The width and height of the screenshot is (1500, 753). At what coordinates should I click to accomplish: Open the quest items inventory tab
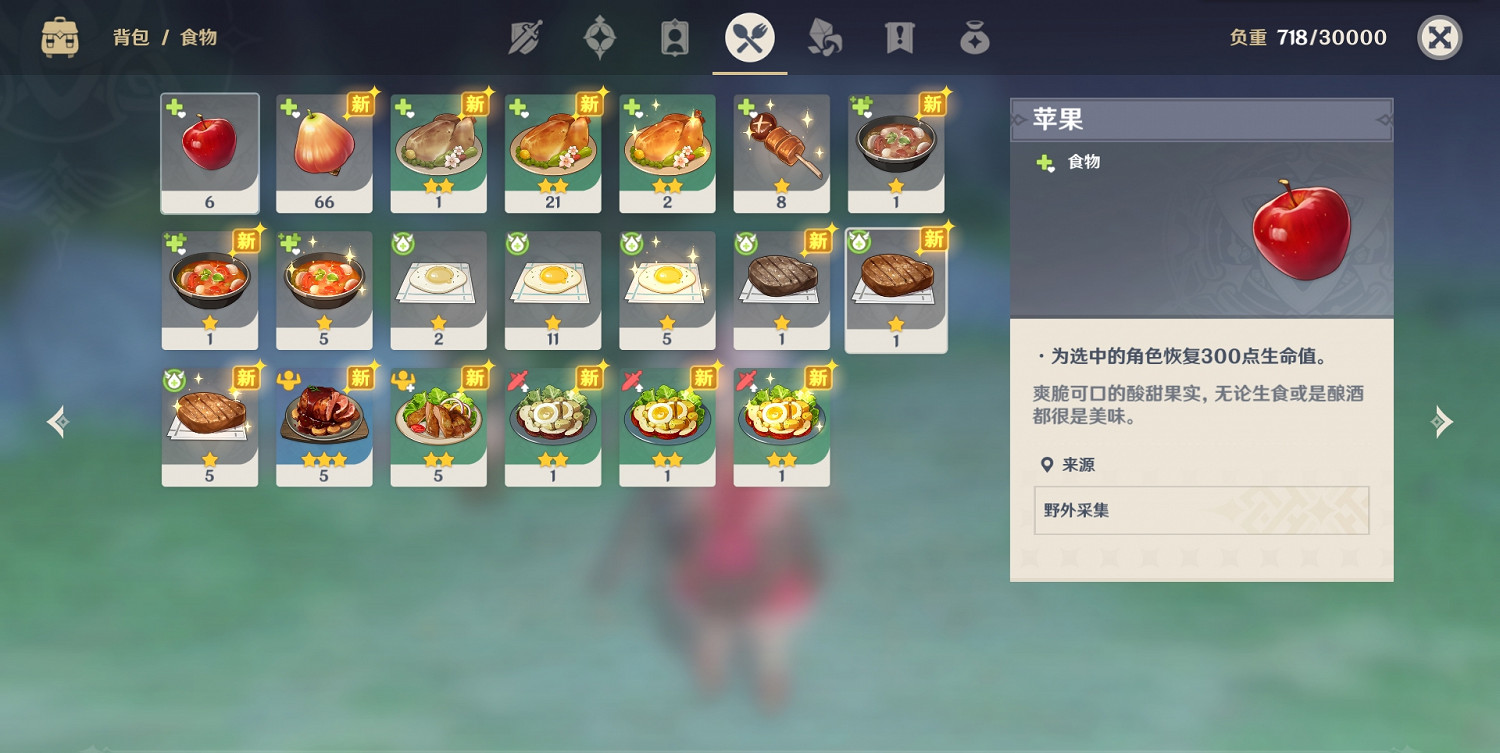click(899, 37)
